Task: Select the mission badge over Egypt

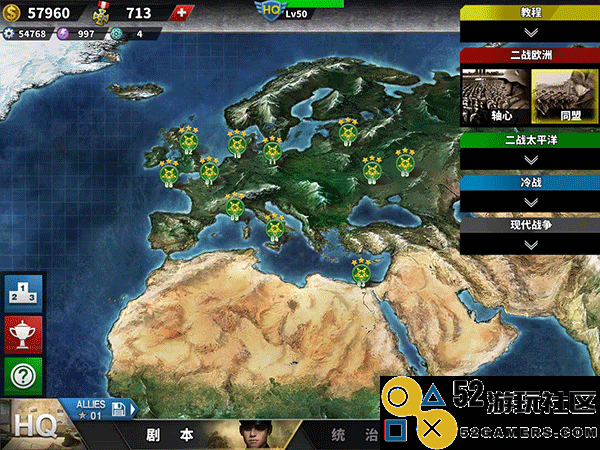Action: click(x=361, y=270)
